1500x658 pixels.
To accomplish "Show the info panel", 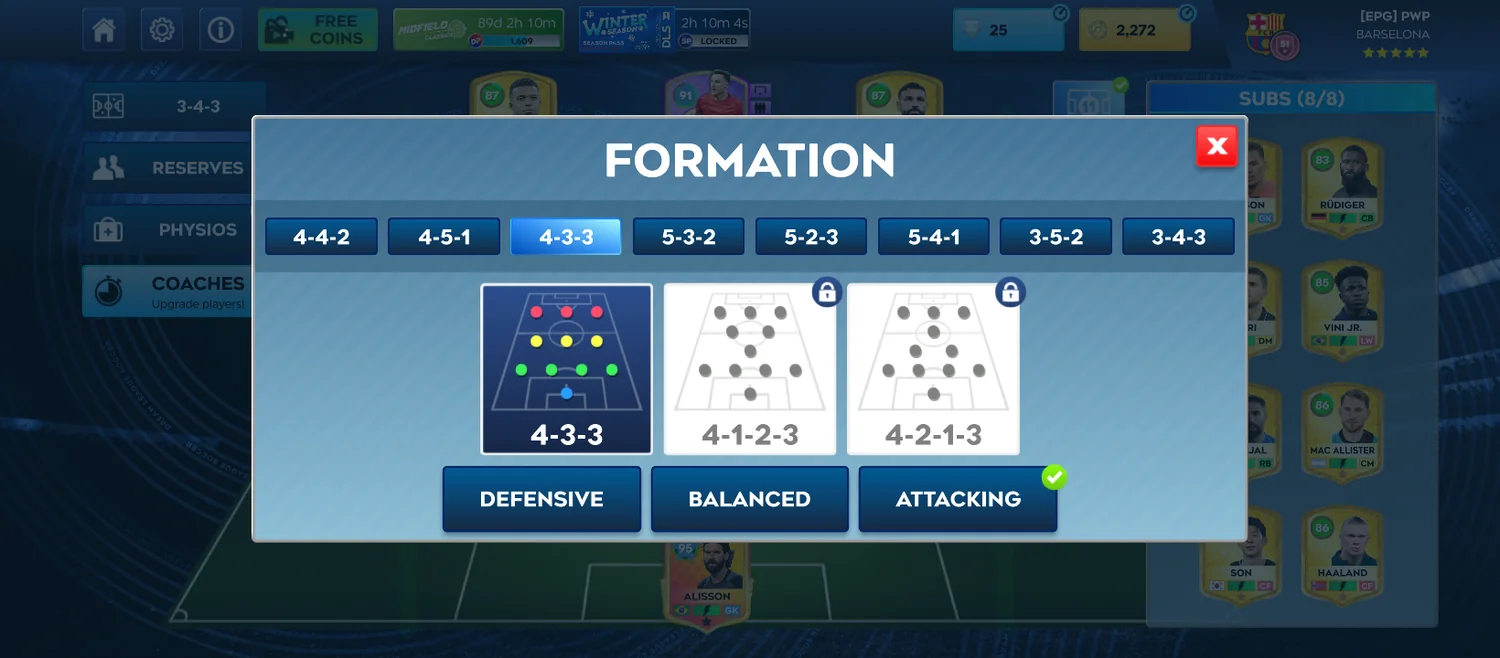I will point(220,30).
